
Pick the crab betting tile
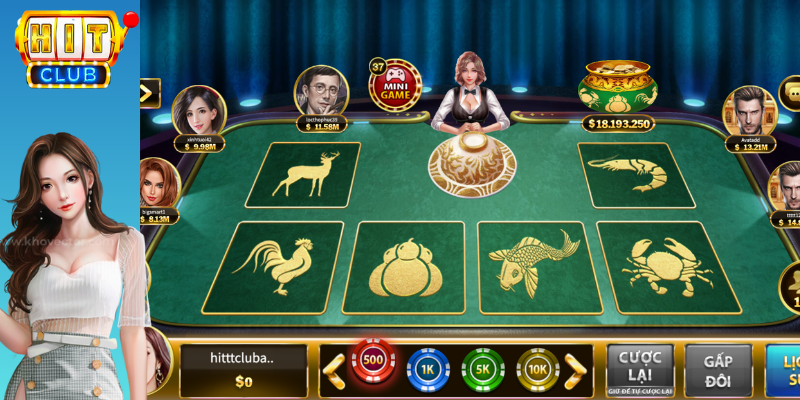[664, 267]
